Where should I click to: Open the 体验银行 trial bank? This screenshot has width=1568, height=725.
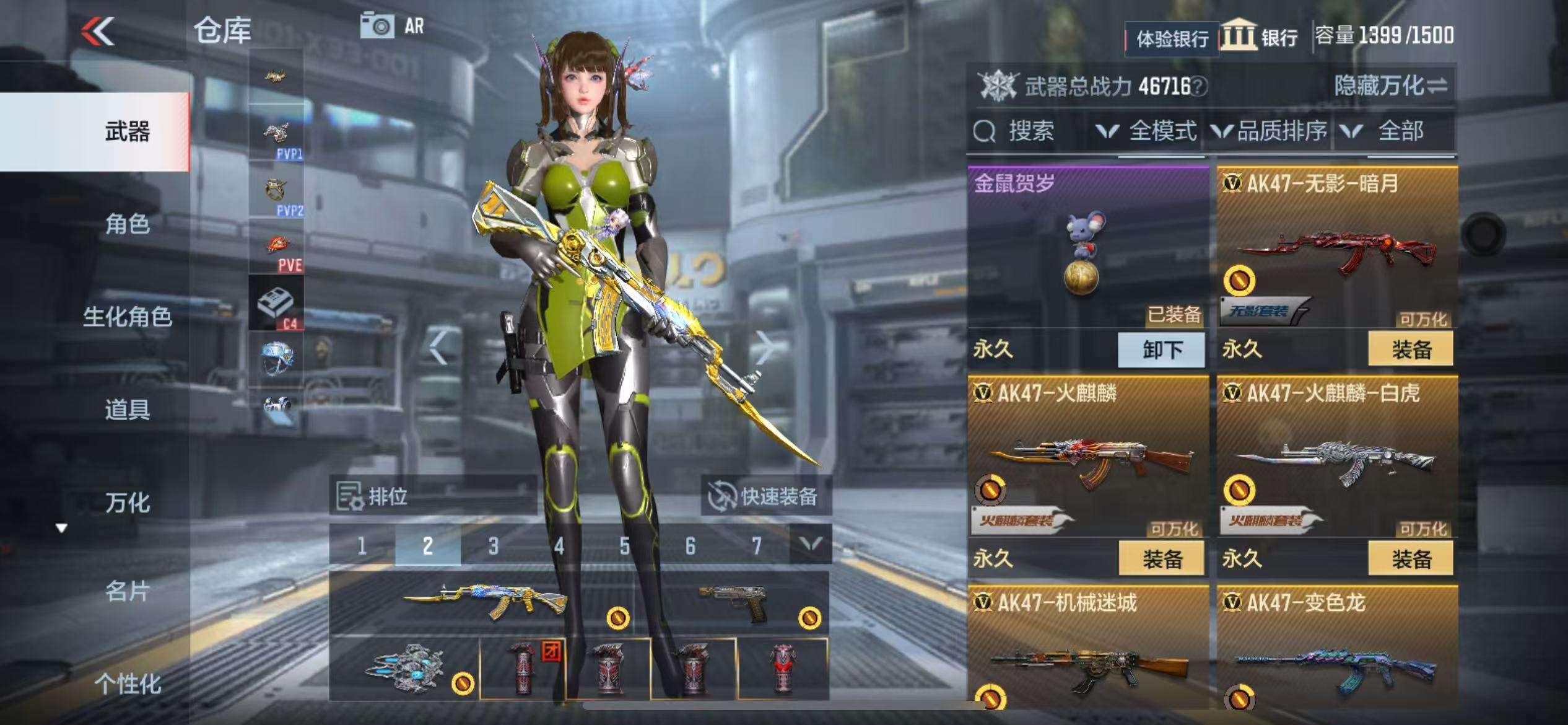[1172, 39]
